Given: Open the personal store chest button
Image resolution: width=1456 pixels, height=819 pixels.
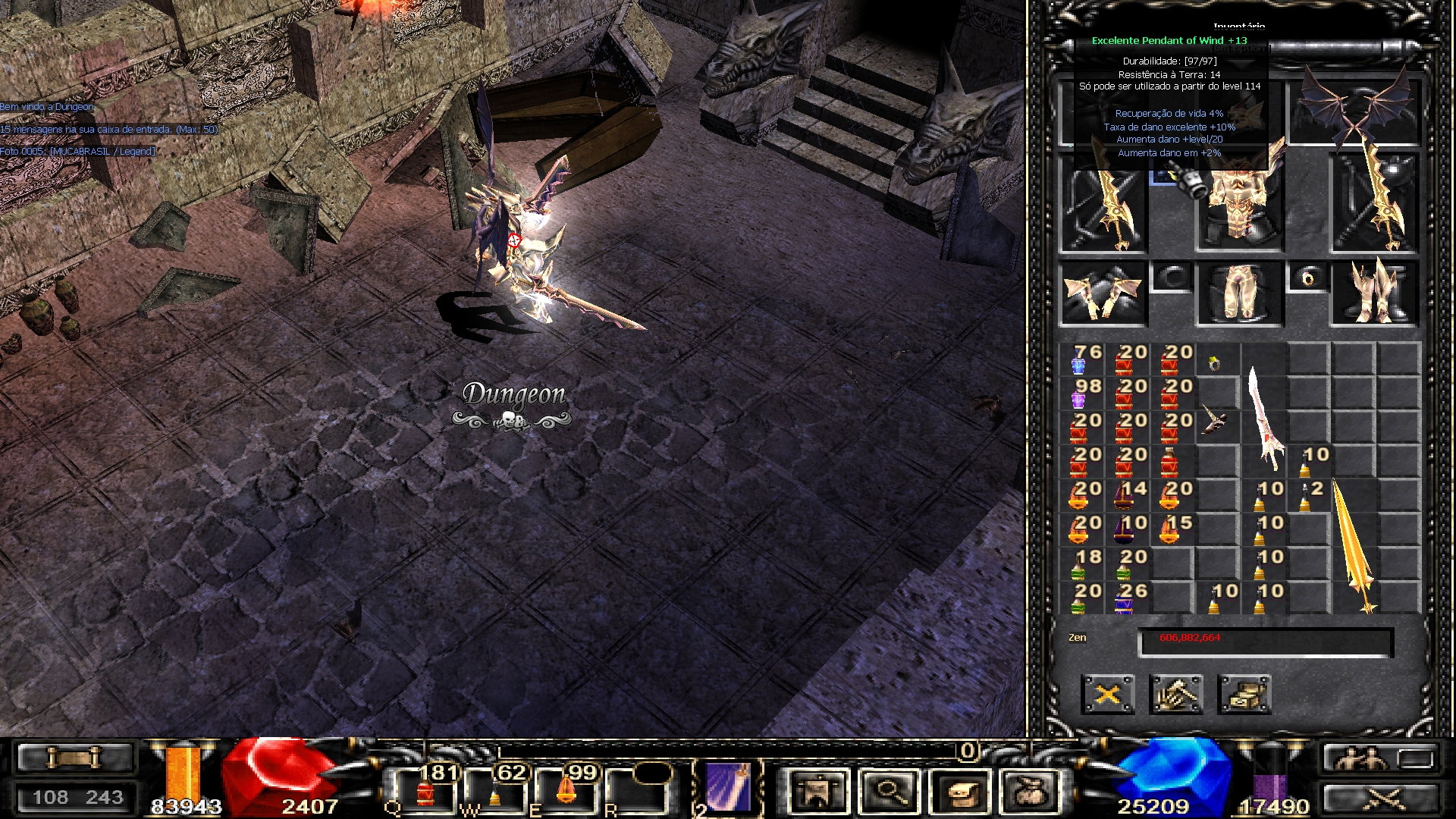Looking at the screenshot, I should pyautogui.click(x=1244, y=694).
